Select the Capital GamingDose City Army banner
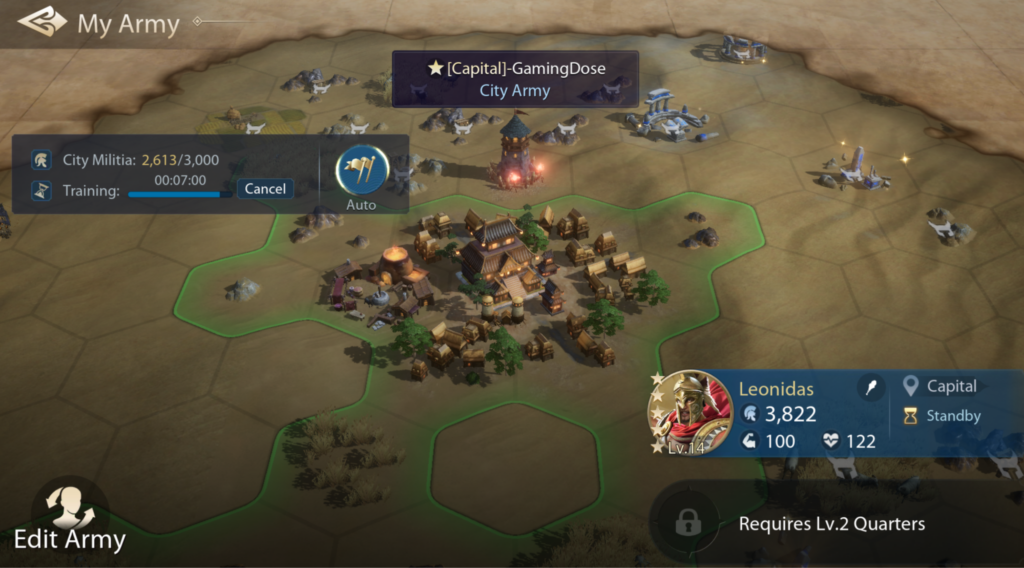The width and height of the screenshot is (1024, 568). click(x=515, y=79)
